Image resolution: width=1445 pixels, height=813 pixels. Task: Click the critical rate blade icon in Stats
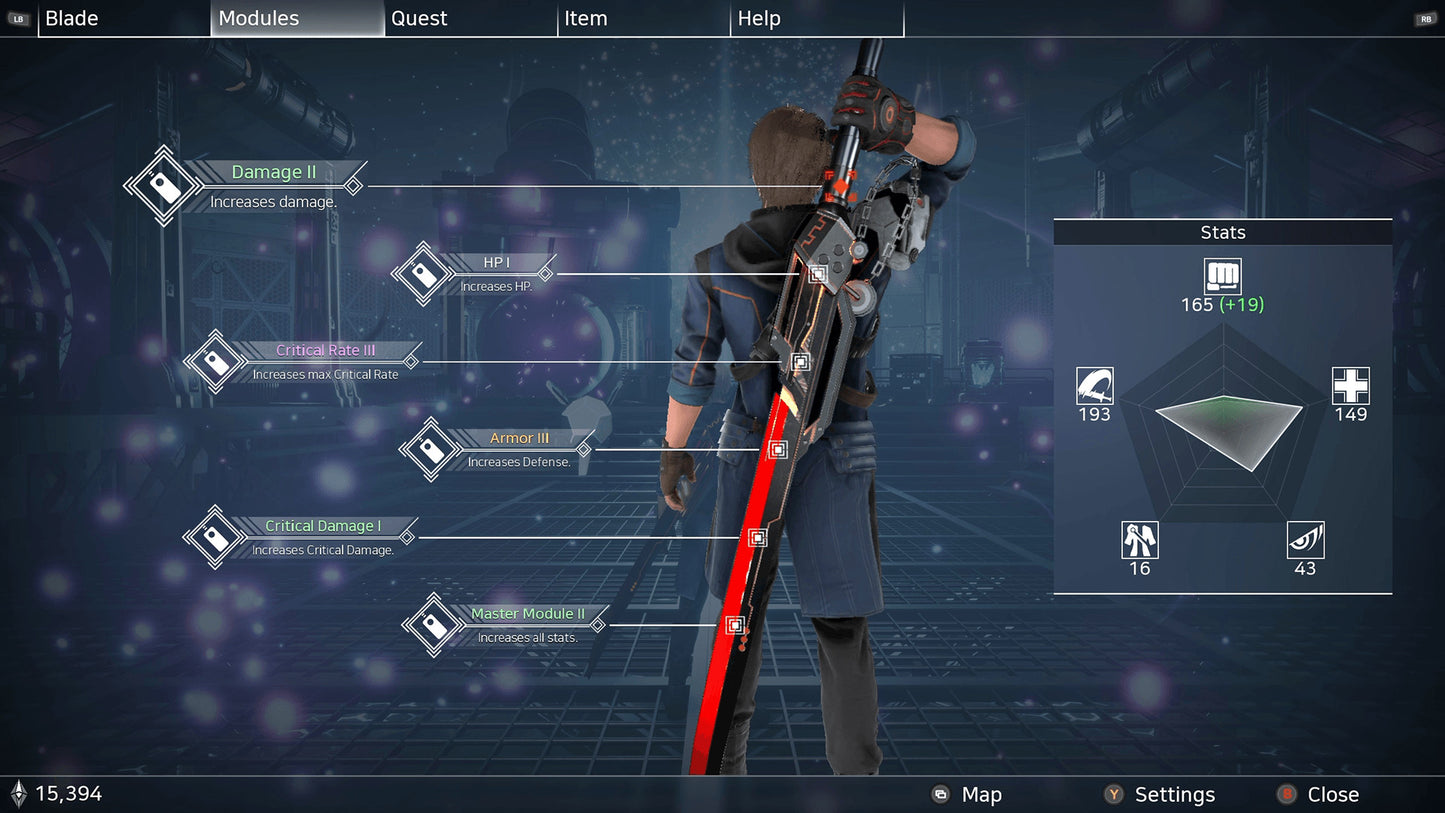[x=1094, y=388]
